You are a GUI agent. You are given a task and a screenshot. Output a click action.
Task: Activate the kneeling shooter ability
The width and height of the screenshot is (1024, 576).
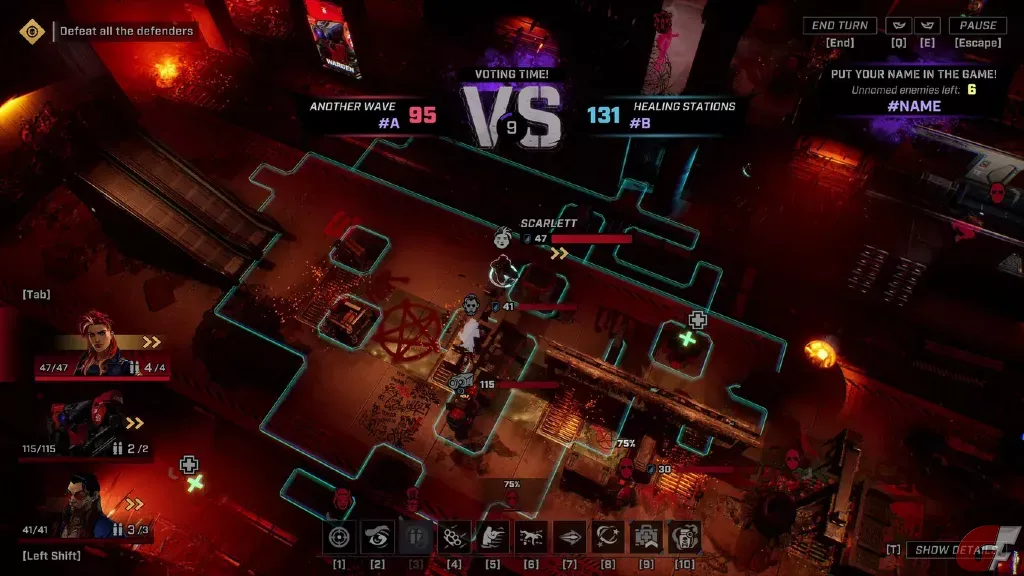coord(493,538)
